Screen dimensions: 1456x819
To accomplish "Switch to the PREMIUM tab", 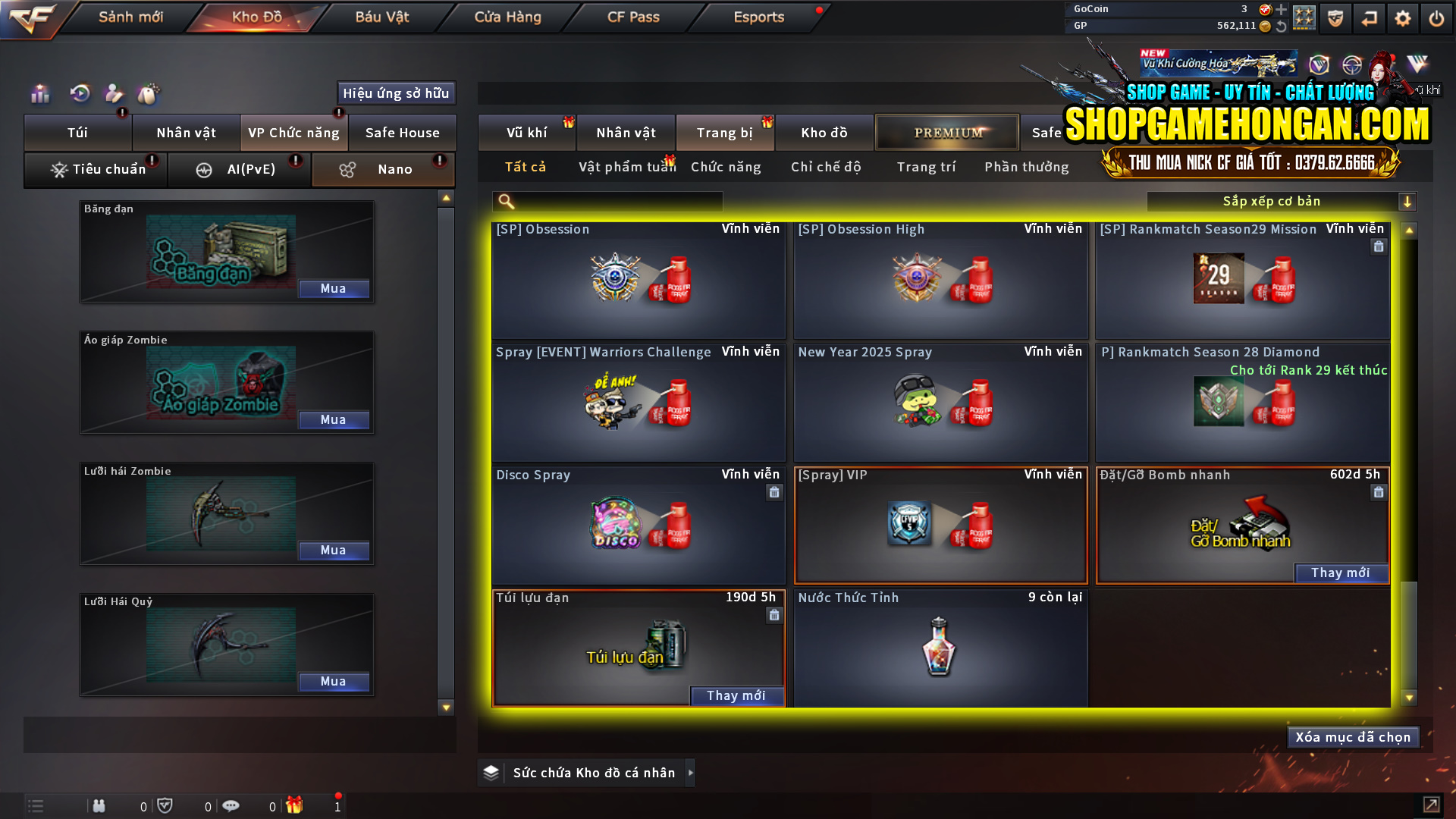I will [x=946, y=132].
